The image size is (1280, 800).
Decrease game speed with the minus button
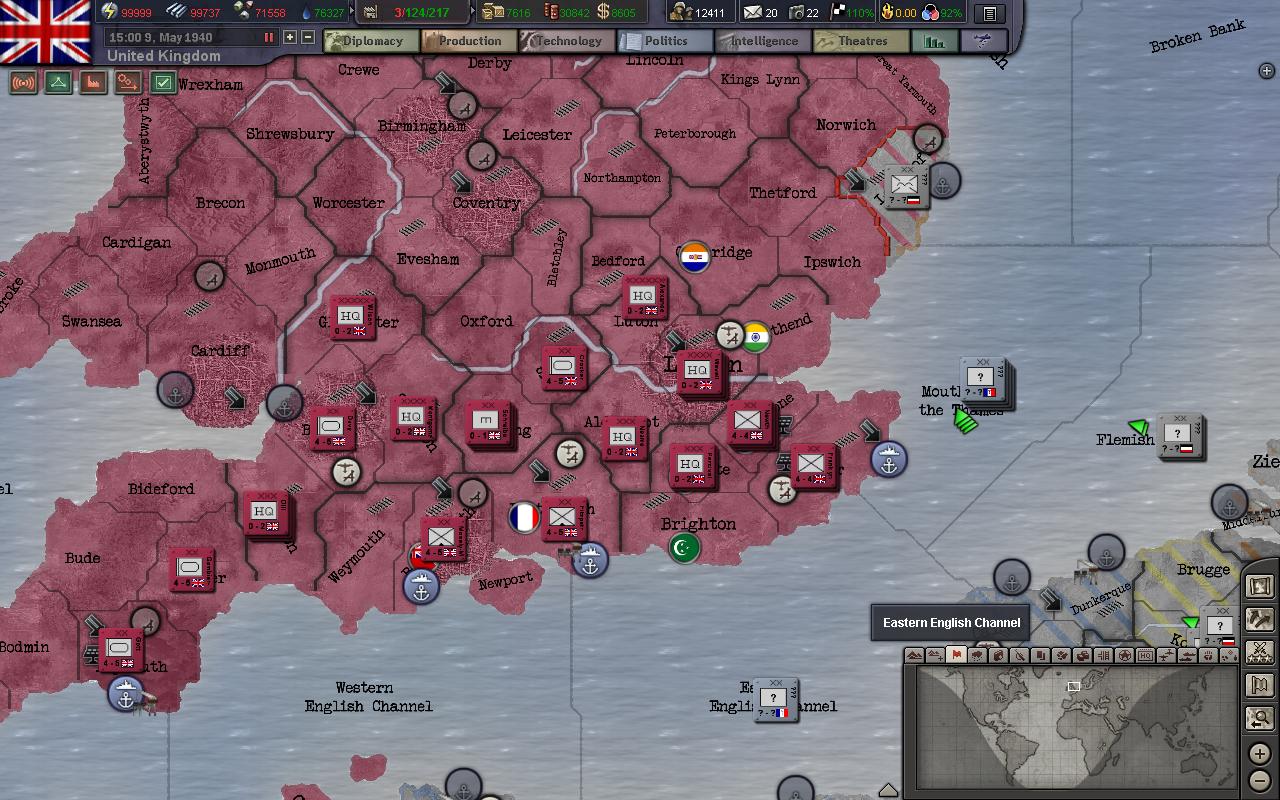click(307, 37)
